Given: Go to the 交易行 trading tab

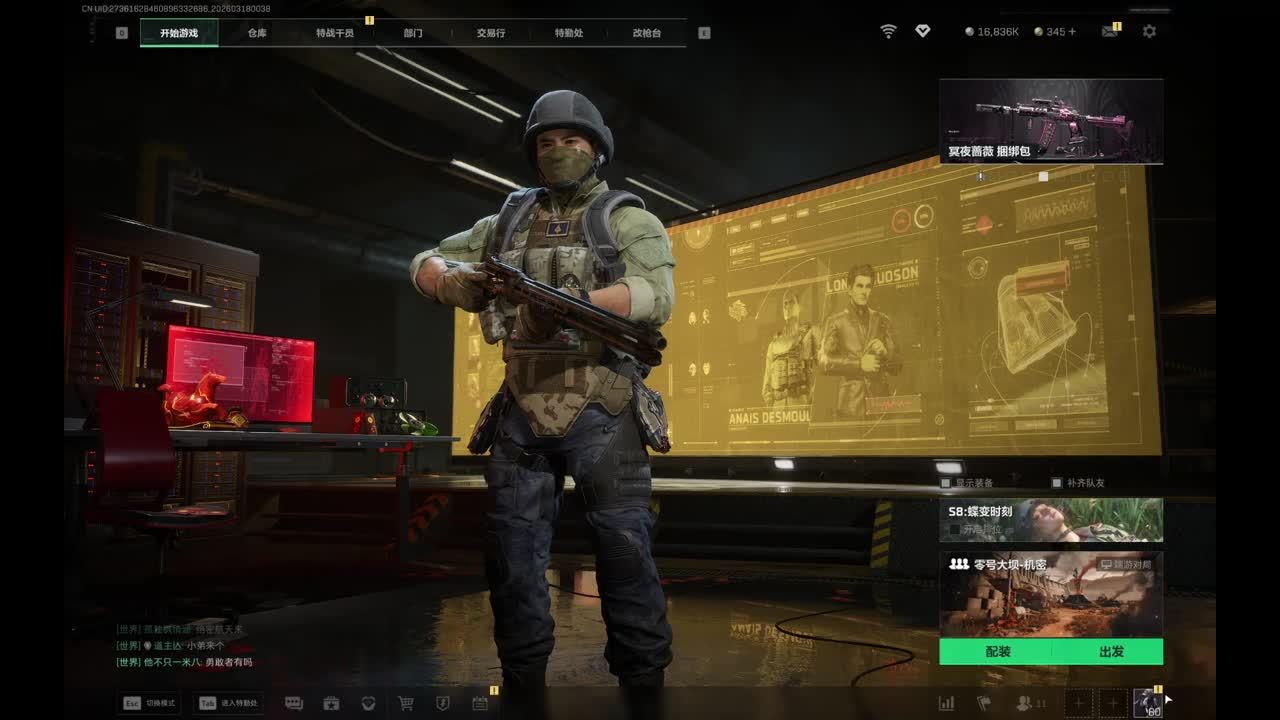Looking at the screenshot, I should point(491,33).
